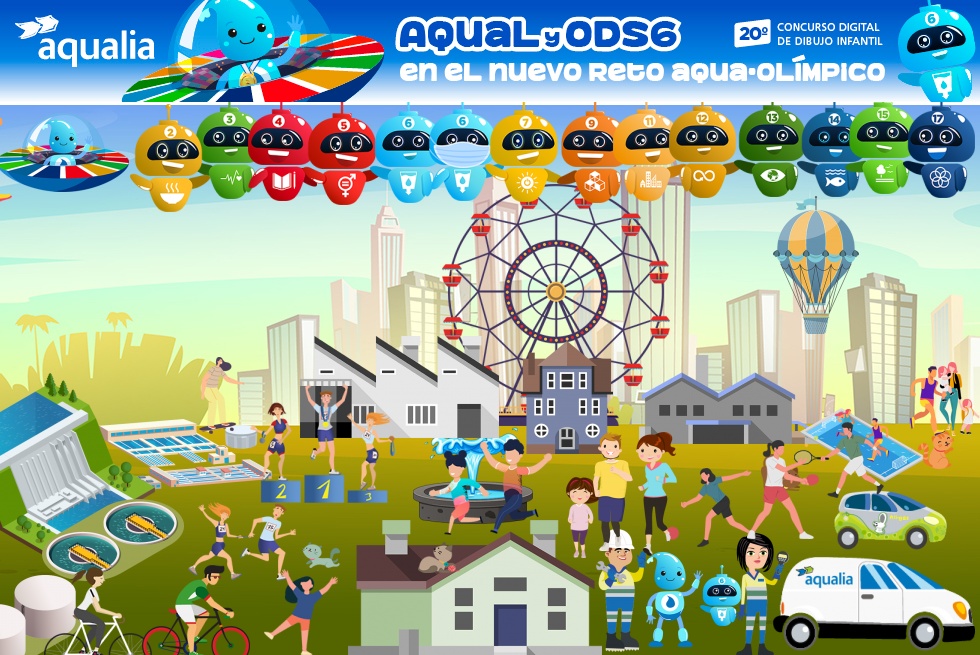Select the ODS 12 infinity robot
The image size is (980, 655).
tap(701, 150)
